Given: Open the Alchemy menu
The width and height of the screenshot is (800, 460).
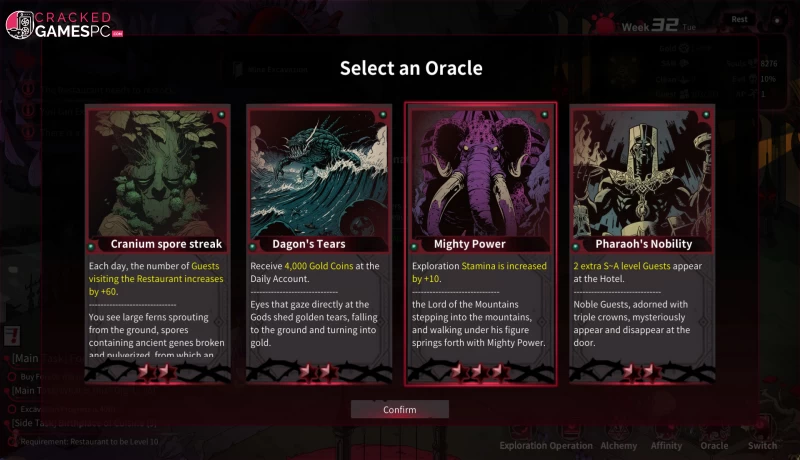Looking at the screenshot, I should (619, 445).
